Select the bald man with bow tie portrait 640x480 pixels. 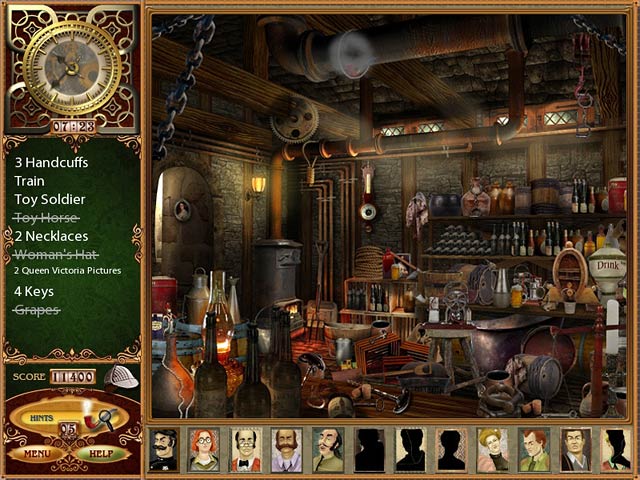(245, 449)
